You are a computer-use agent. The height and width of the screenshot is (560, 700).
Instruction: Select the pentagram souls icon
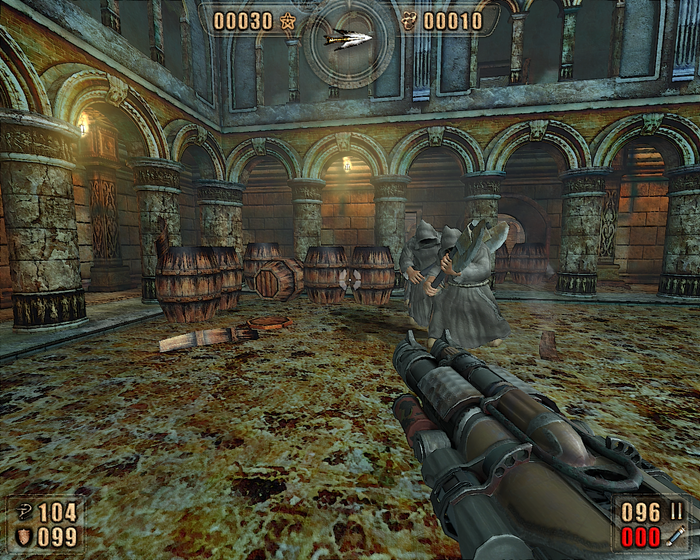[x=288, y=21]
